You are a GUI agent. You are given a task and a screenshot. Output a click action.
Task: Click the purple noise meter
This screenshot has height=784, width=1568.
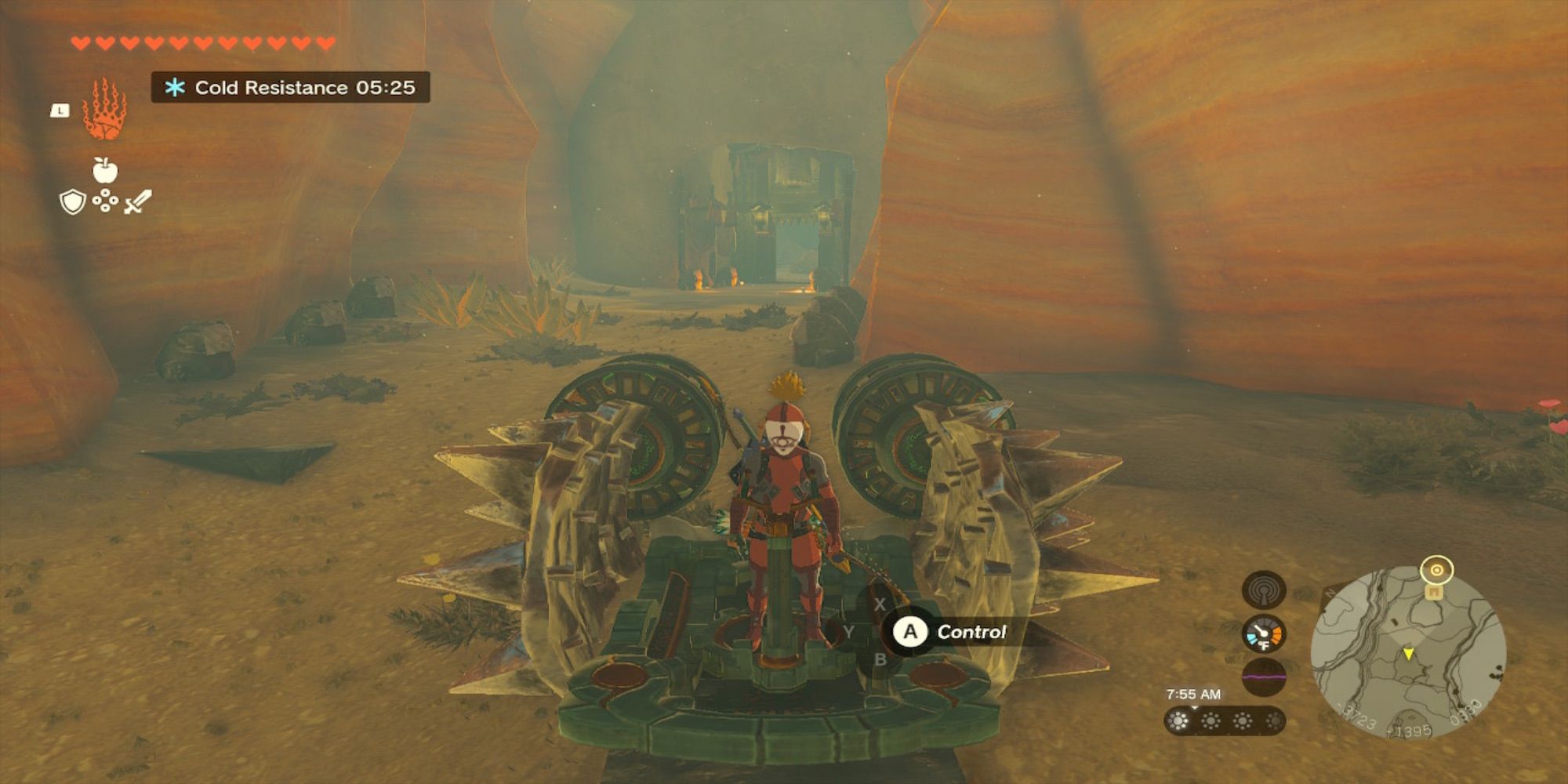click(x=1263, y=676)
